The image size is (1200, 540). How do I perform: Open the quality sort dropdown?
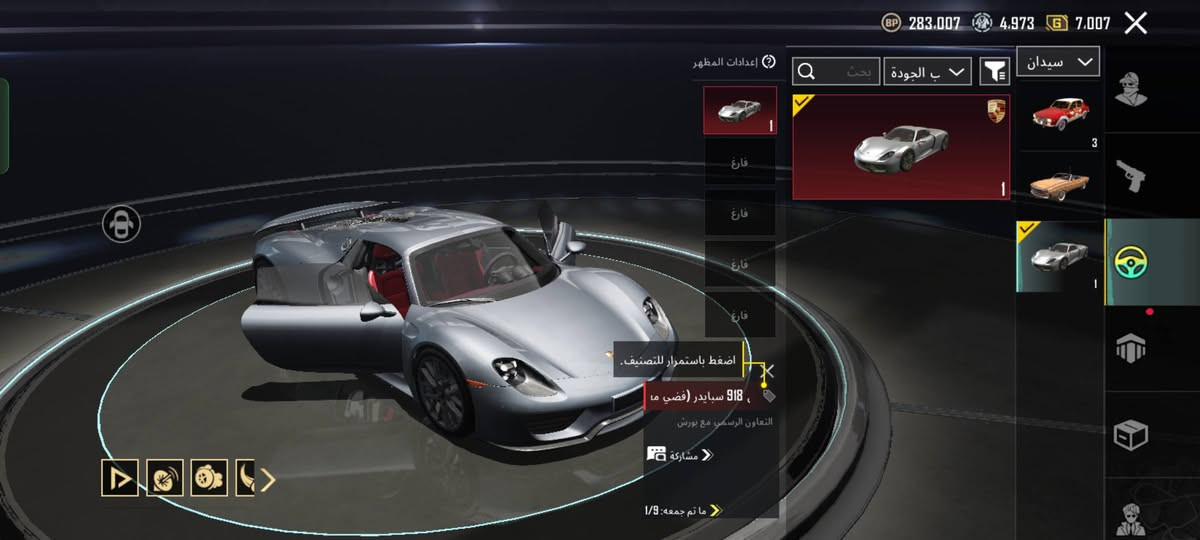[x=928, y=71]
